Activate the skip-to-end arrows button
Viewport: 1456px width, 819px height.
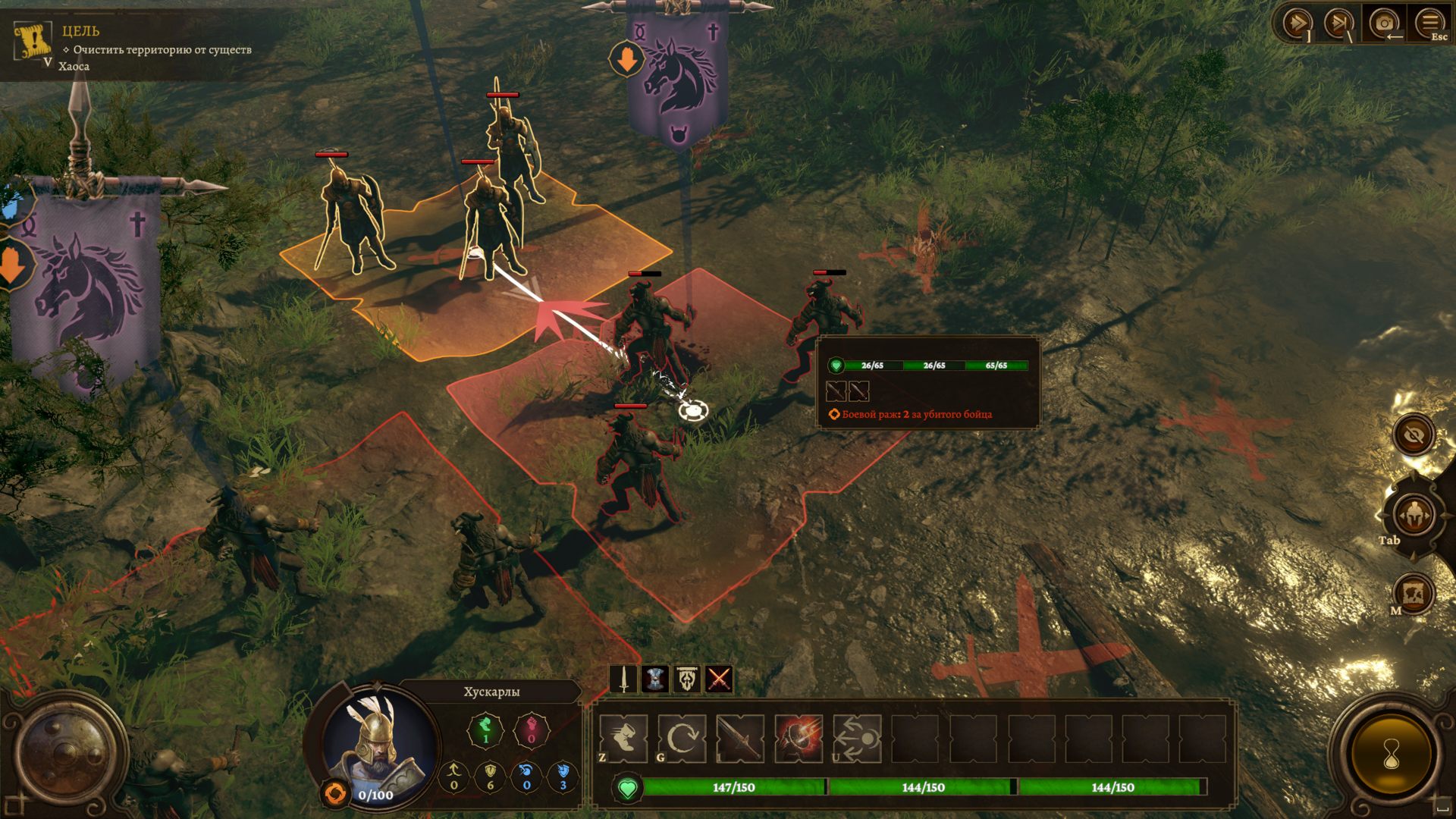point(1339,24)
